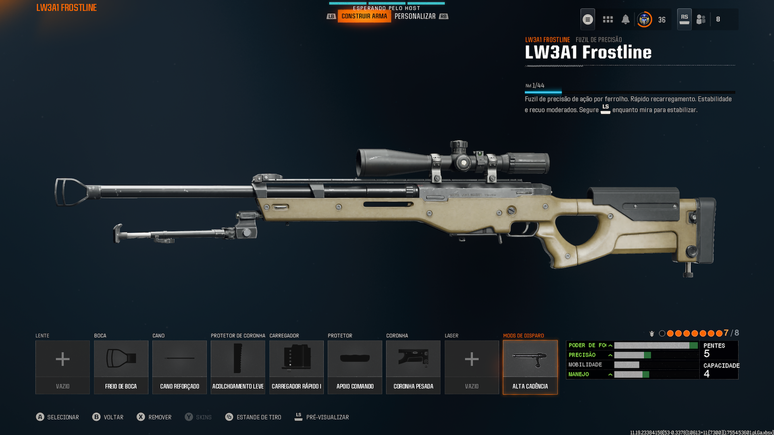
Task: Select the Freio de Boca muzzle slot
Action: tap(121, 366)
